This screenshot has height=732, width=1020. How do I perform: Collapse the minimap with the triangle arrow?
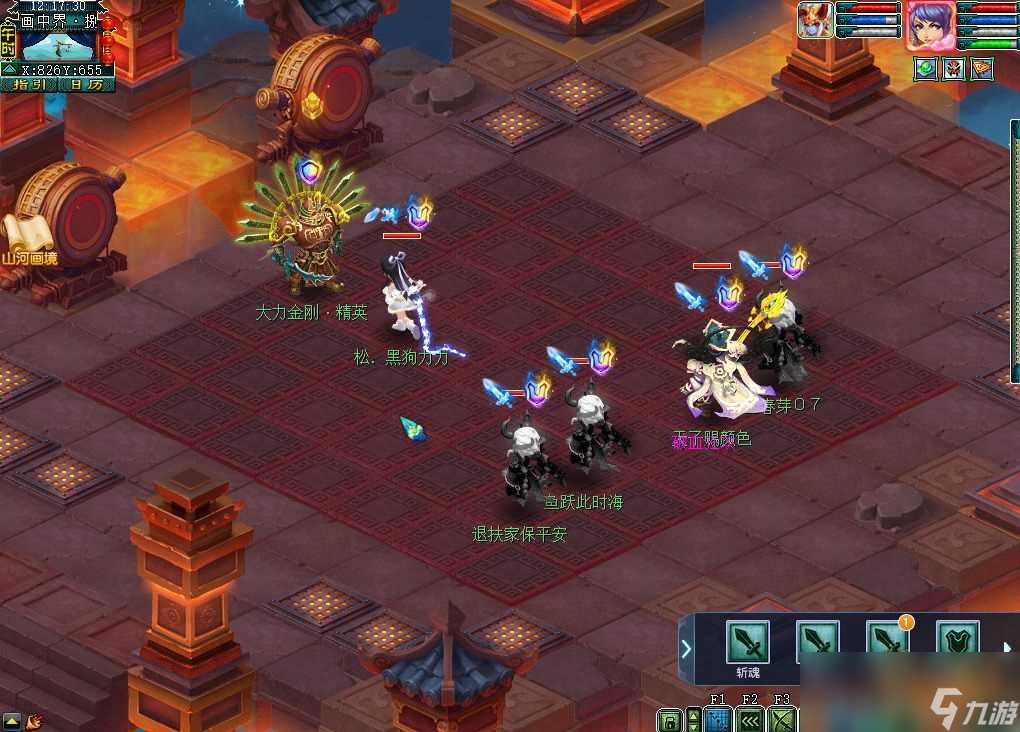7,70
